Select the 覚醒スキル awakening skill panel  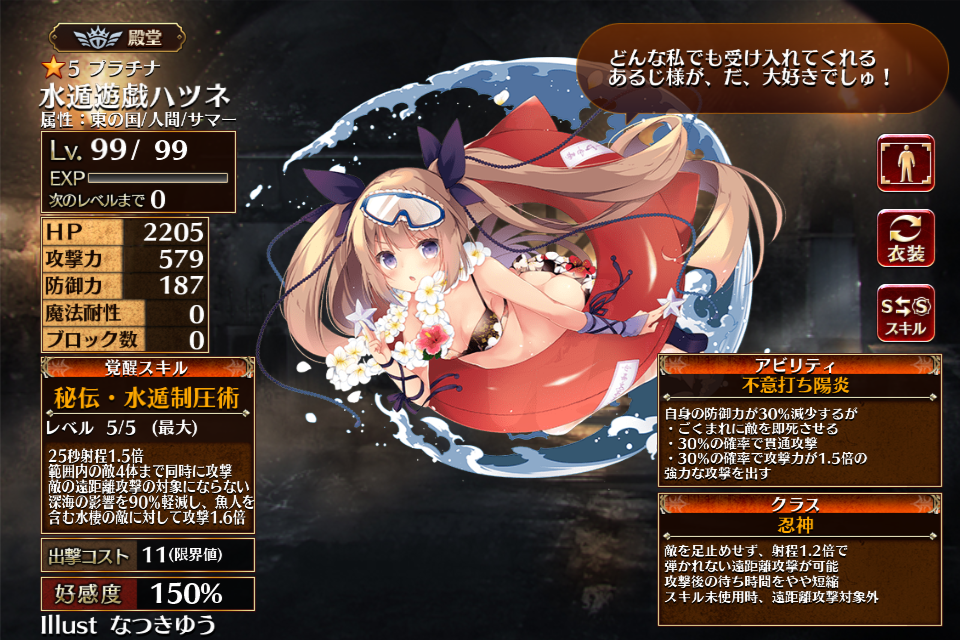(x=147, y=444)
